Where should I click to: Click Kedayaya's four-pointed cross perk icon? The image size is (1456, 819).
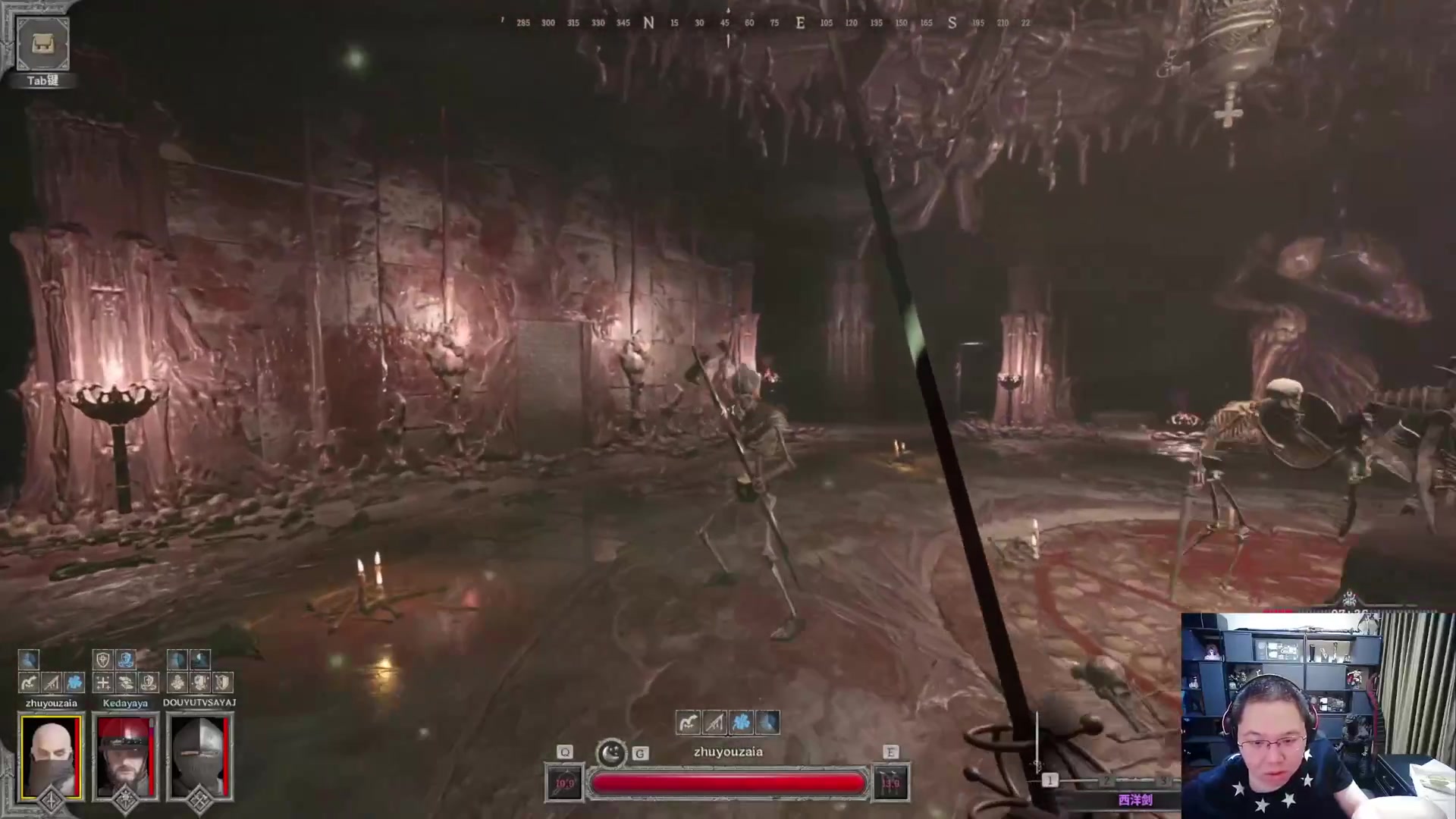103,682
